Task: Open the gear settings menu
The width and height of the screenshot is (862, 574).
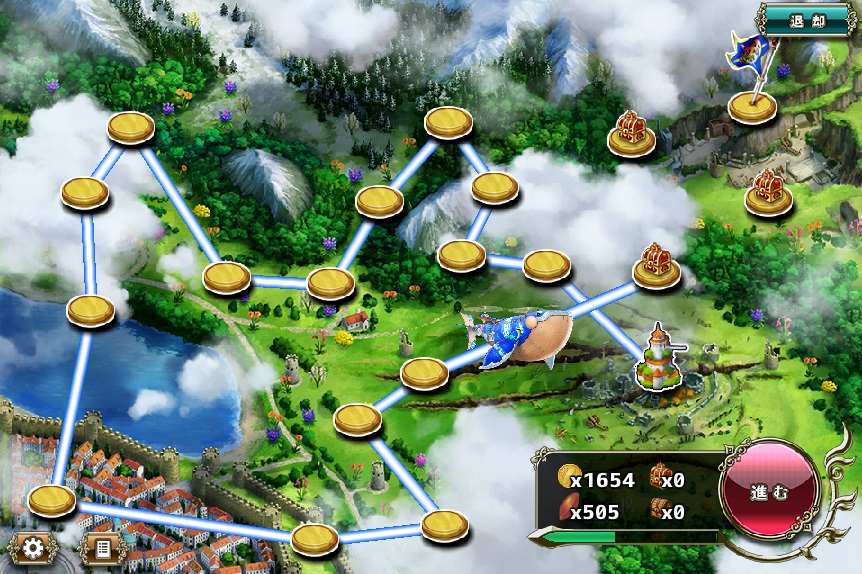Action: pos(32,548)
